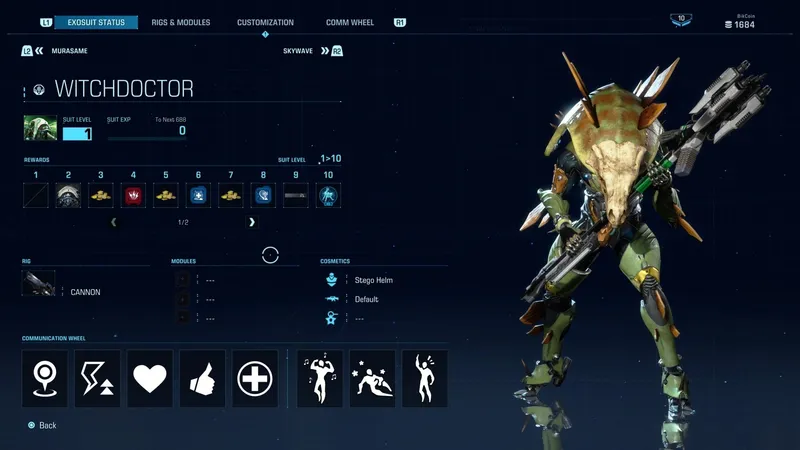The width and height of the screenshot is (800, 450).
Task: Choose the lightning bolt communication icon
Action: [97, 378]
